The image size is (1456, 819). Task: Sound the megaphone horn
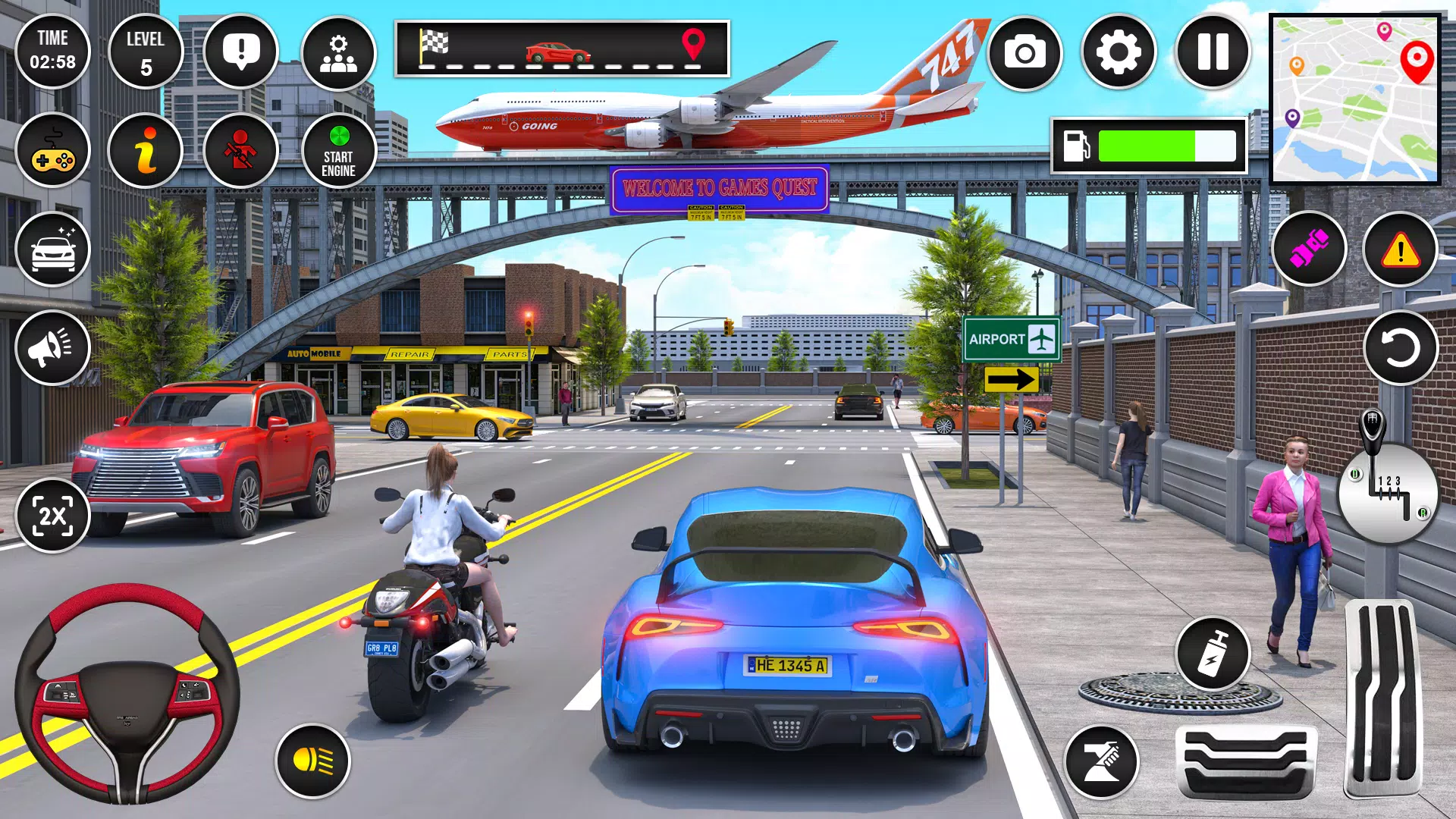click(x=52, y=348)
